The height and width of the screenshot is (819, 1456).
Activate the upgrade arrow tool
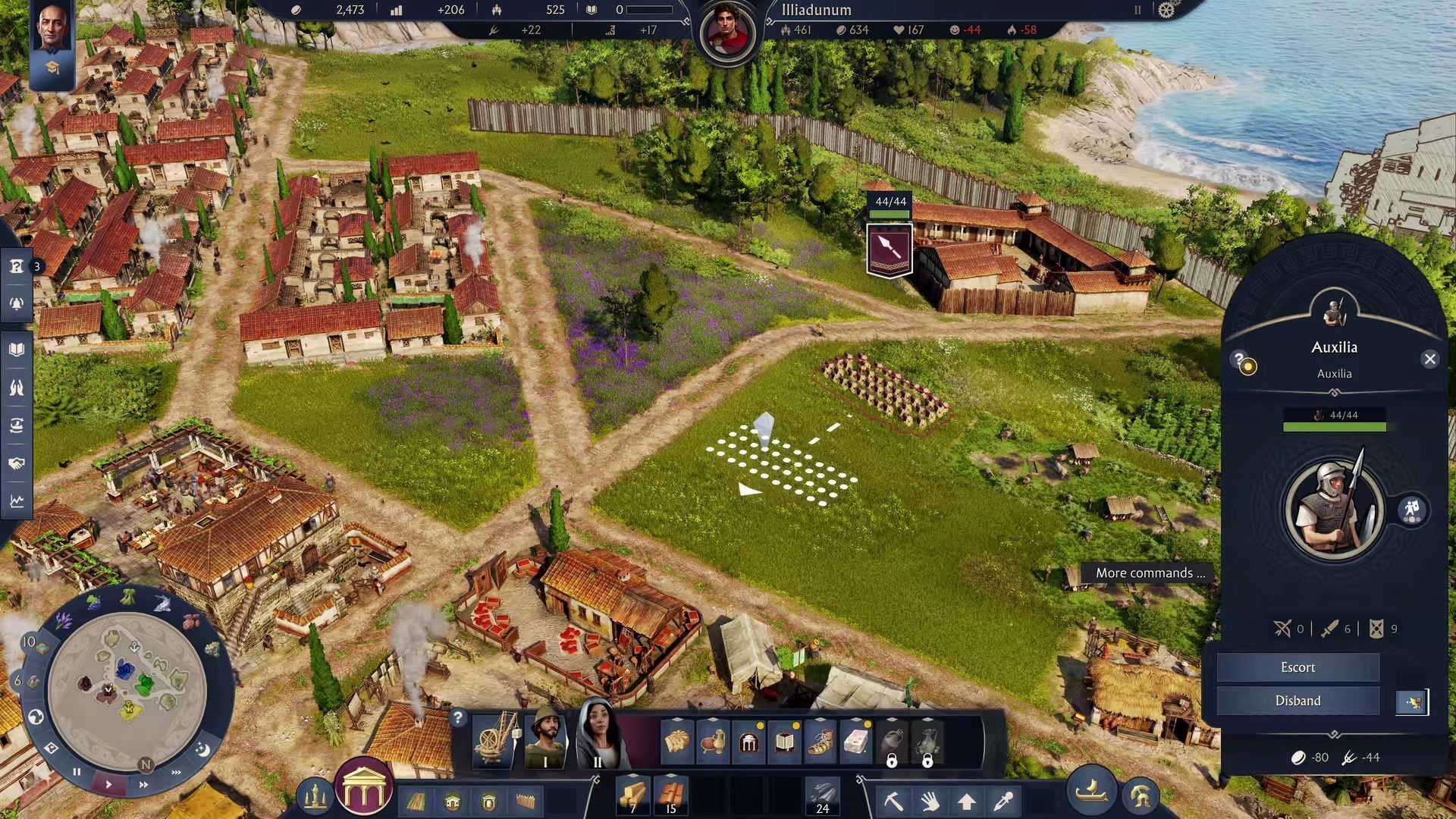966,801
